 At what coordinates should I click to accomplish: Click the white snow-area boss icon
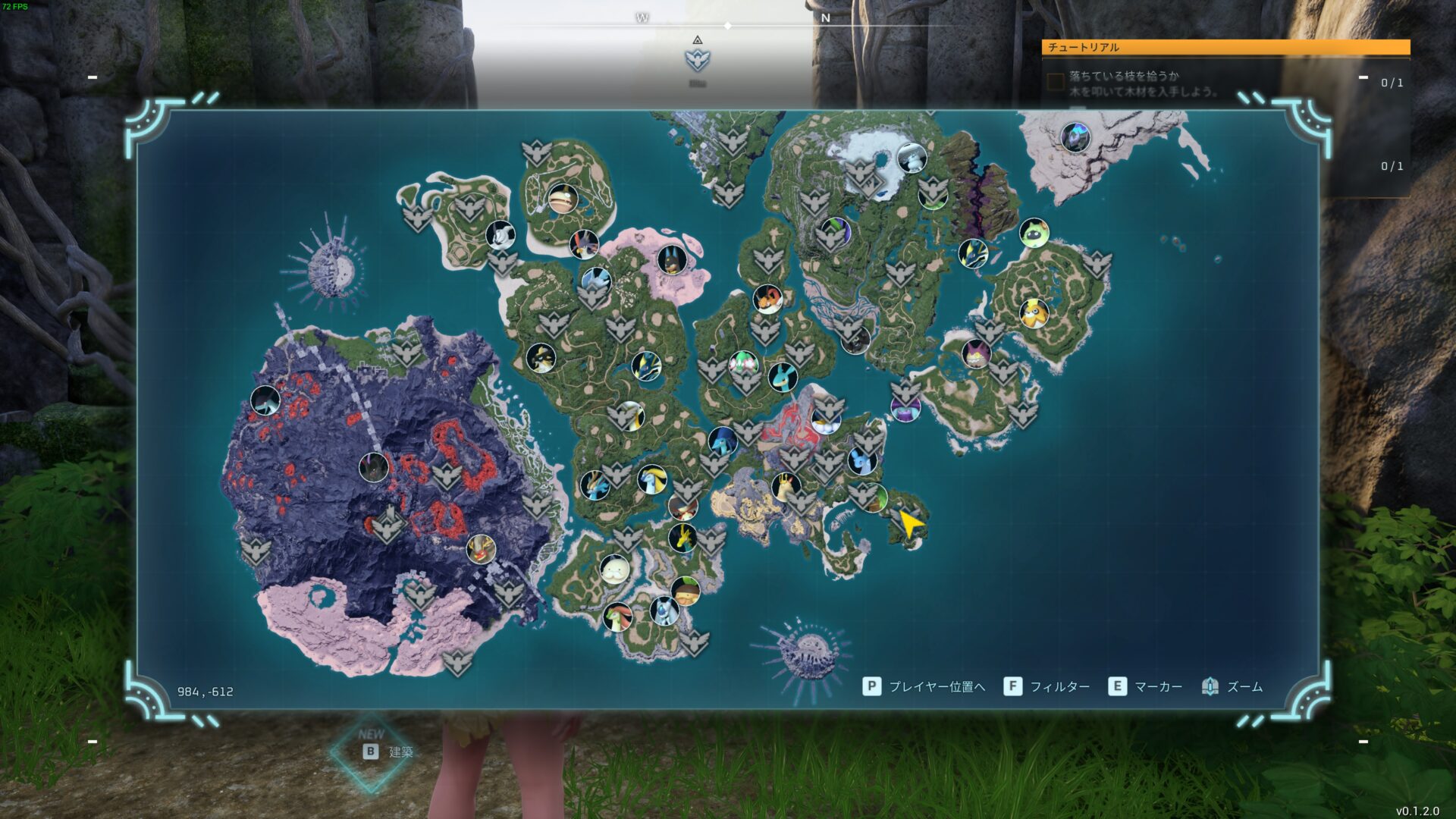(x=912, y=158)
